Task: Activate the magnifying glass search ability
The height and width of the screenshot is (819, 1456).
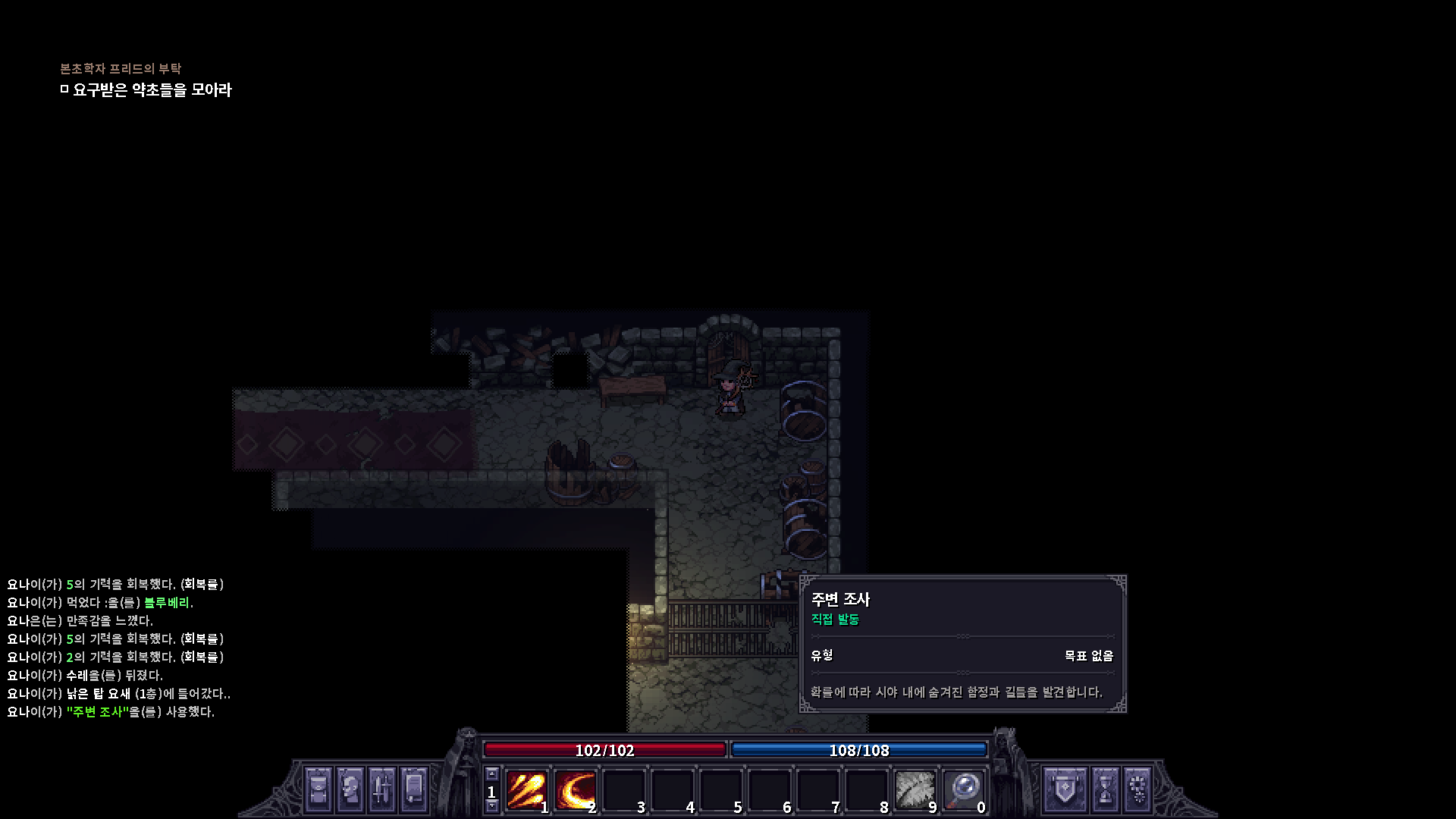Action: pos(963,790)
